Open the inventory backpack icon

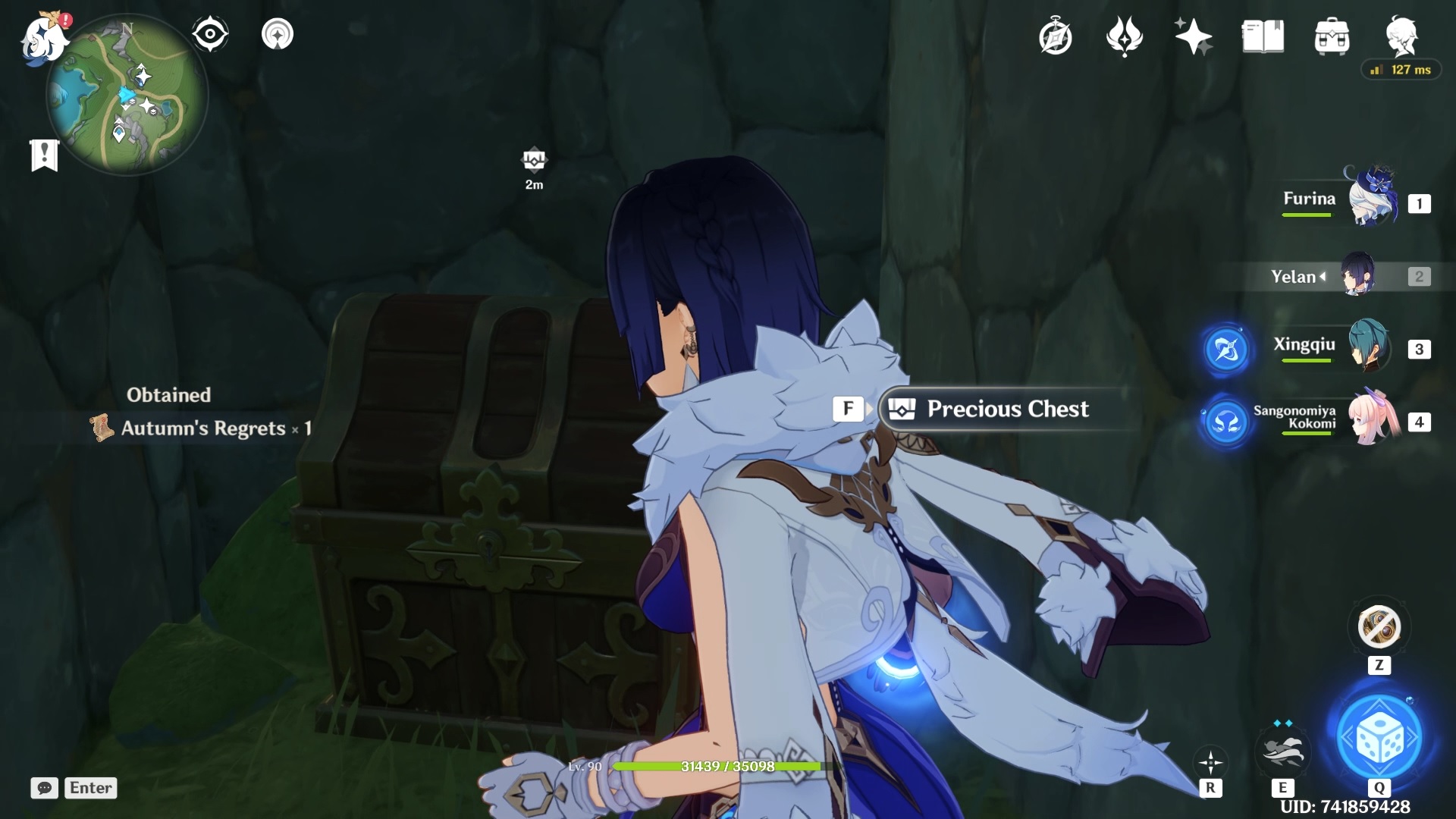[1332, 36]
